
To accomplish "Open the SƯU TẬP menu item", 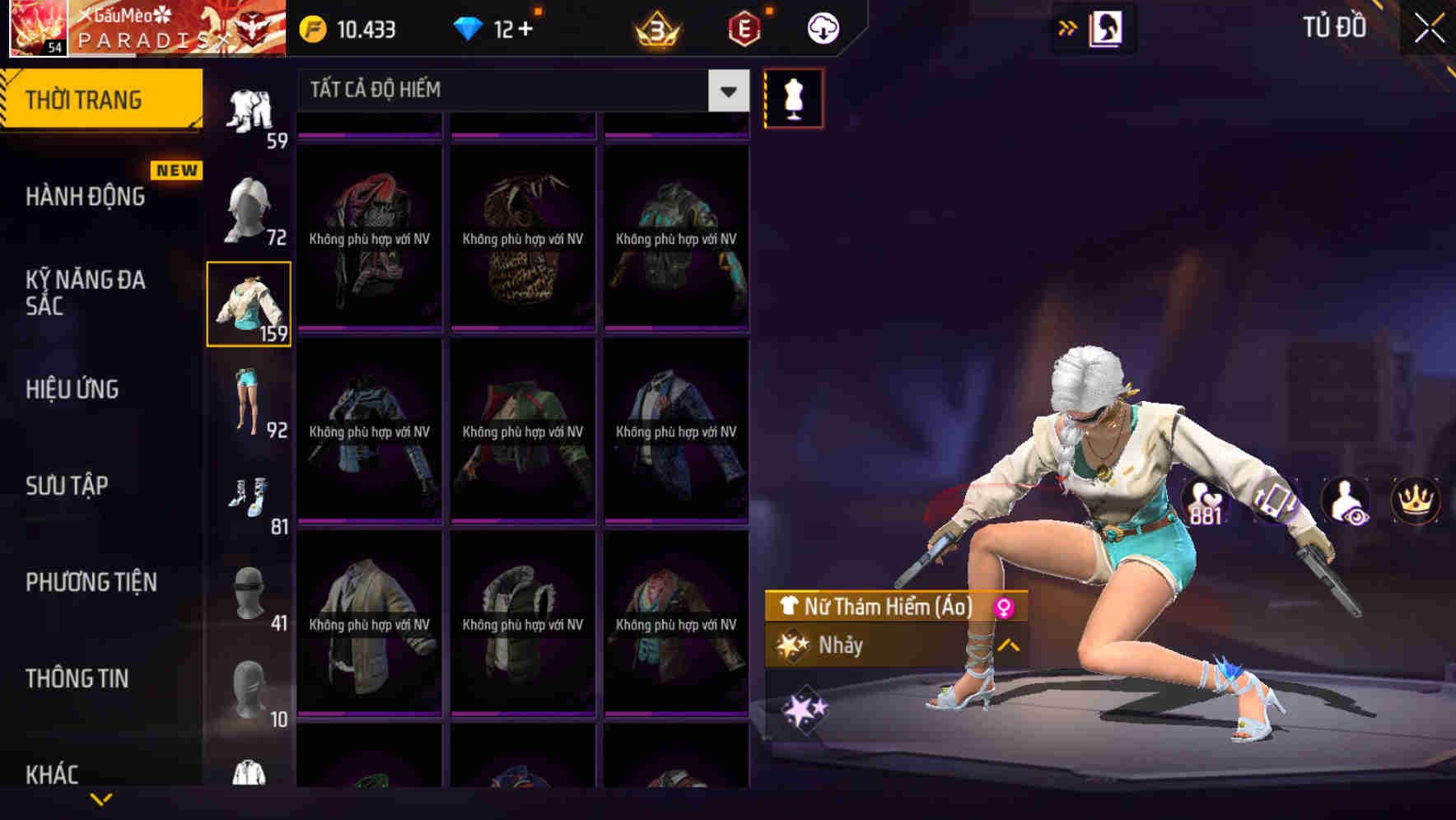I will pos(69,486).
